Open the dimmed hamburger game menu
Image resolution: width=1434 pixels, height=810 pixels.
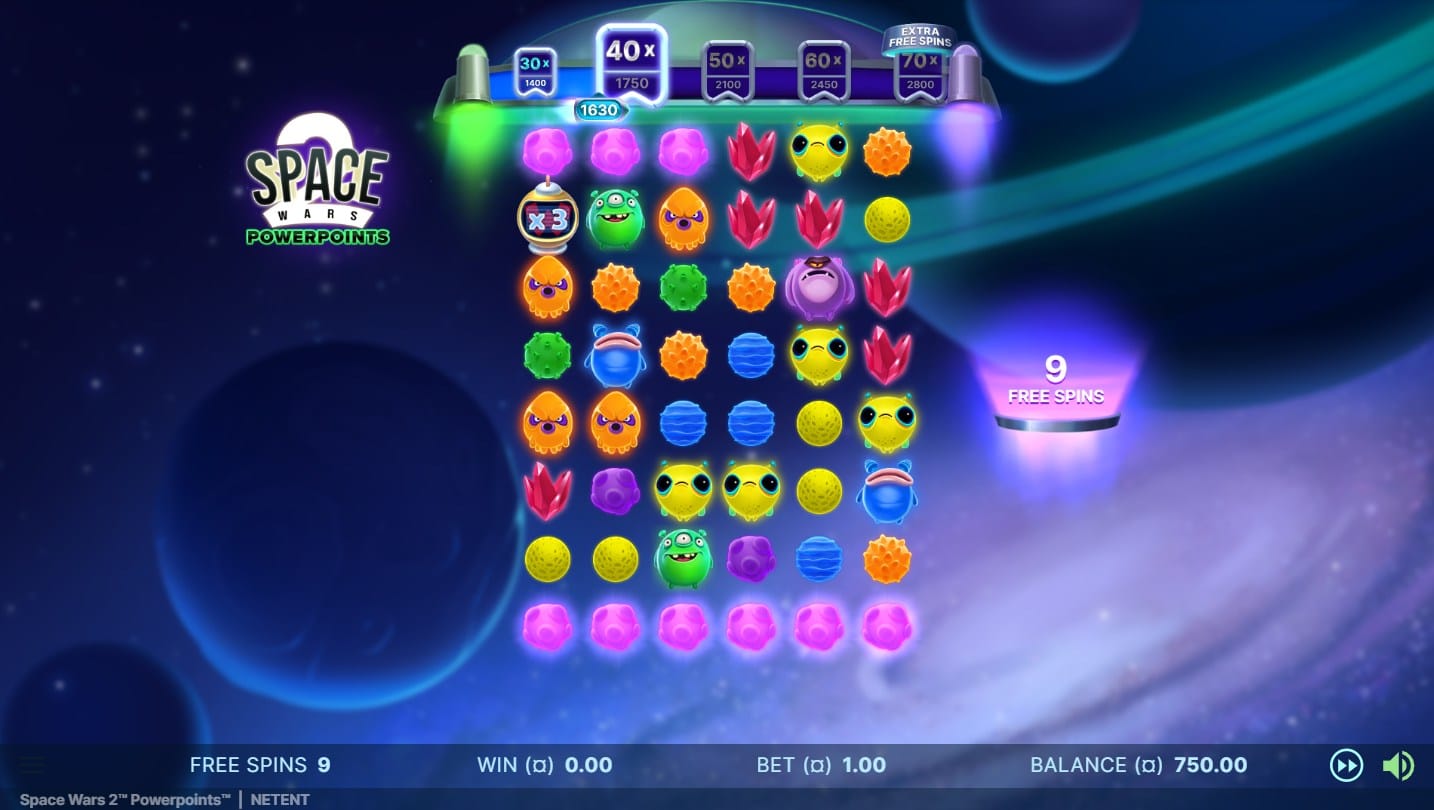(x=32, y=766)
